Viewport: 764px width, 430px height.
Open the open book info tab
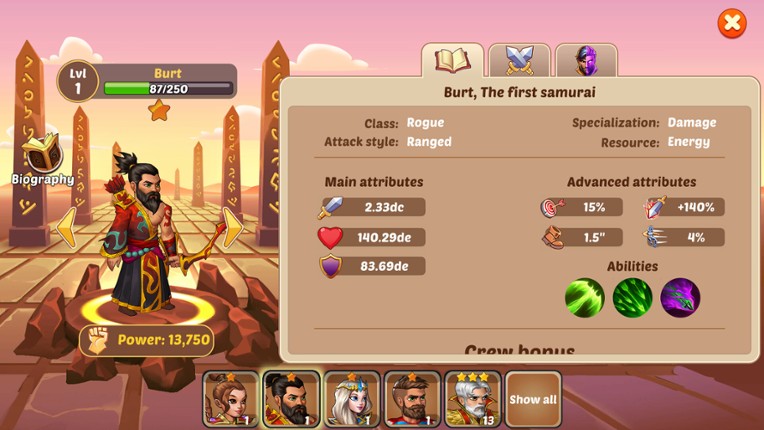pyautogui.click(x=453, y=61)
